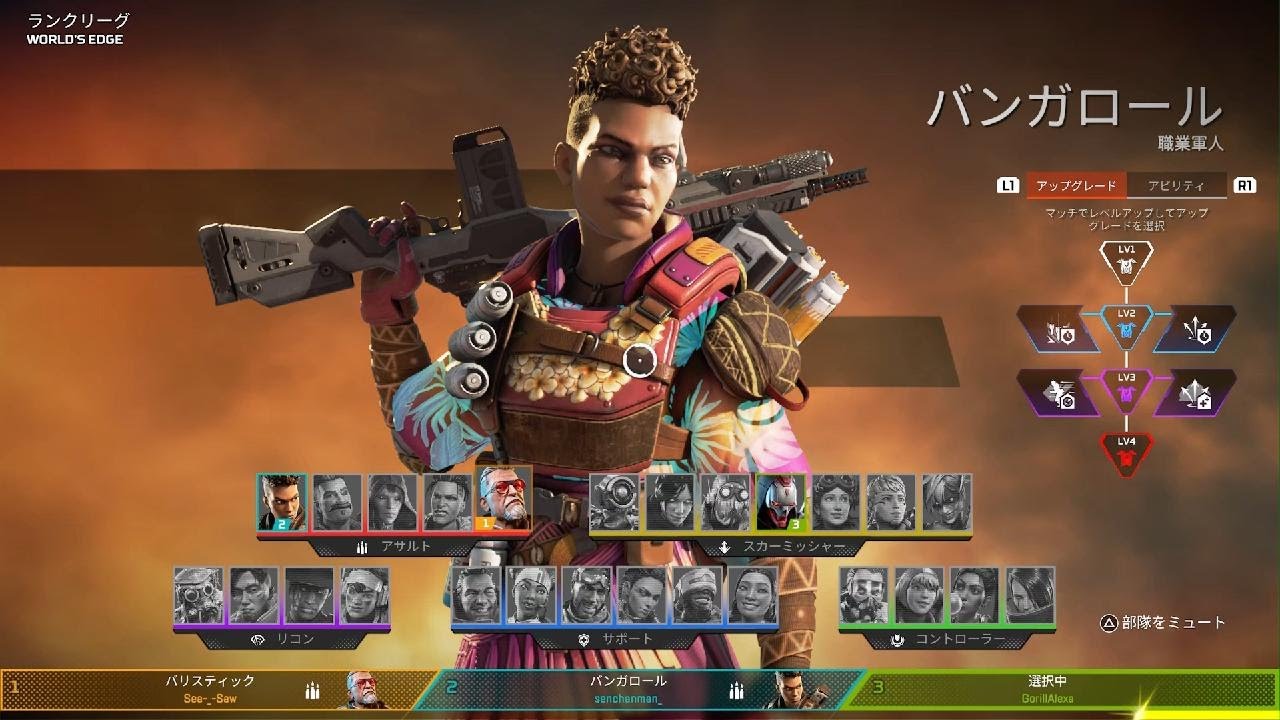
Task: Pick Lifeline's portrait in the Support row
Action: click(x=531, y=595)
